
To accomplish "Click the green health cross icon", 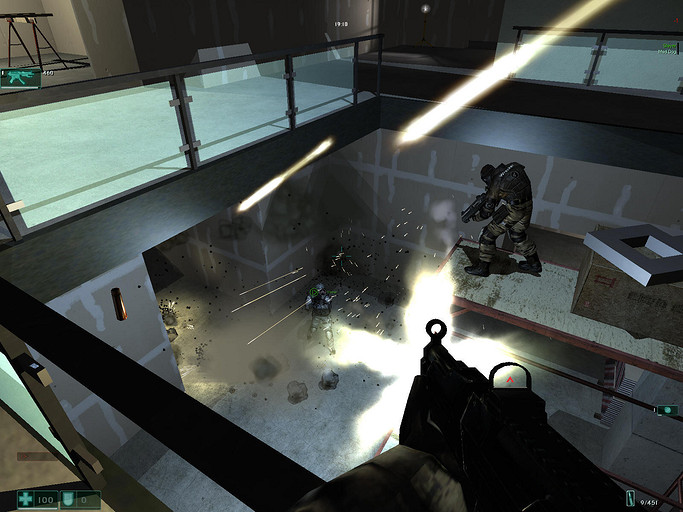I will point(27,498).
